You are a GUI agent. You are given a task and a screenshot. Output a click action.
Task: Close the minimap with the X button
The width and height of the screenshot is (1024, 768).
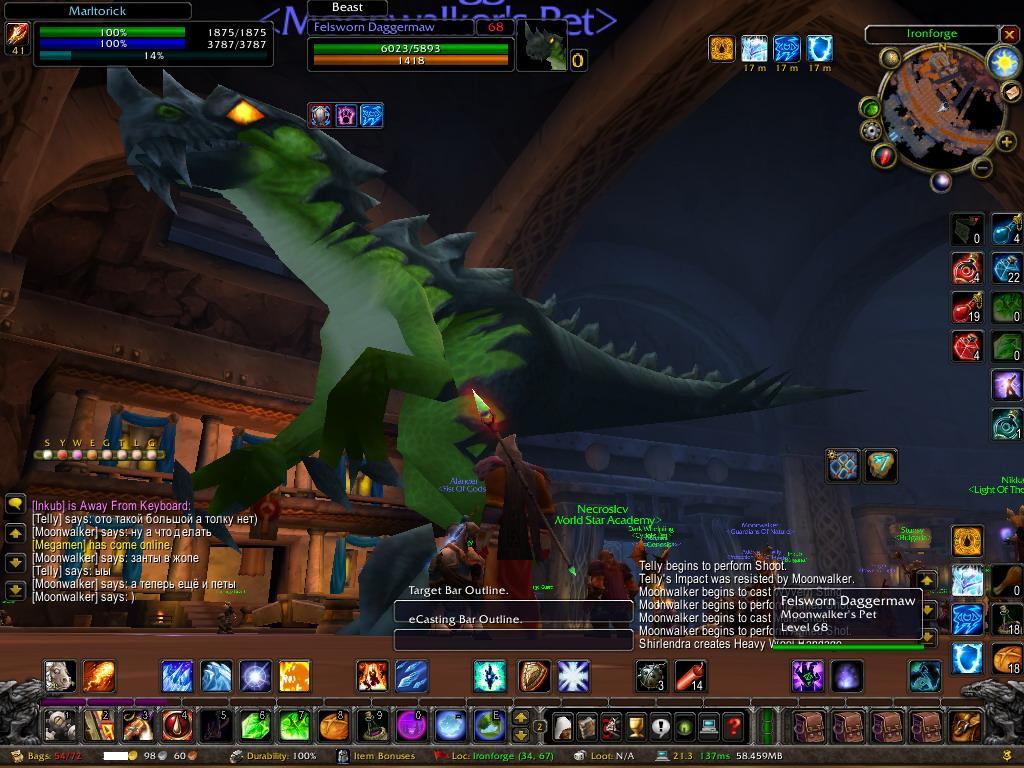point(1009,34)
